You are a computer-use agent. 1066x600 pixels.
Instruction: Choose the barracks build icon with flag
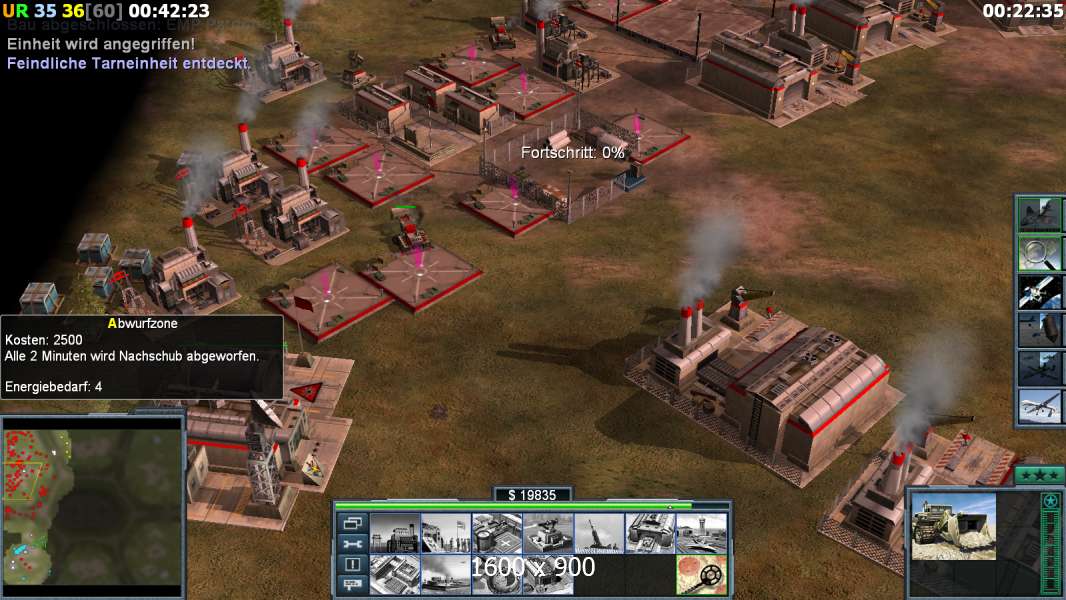tap(446, 533)
